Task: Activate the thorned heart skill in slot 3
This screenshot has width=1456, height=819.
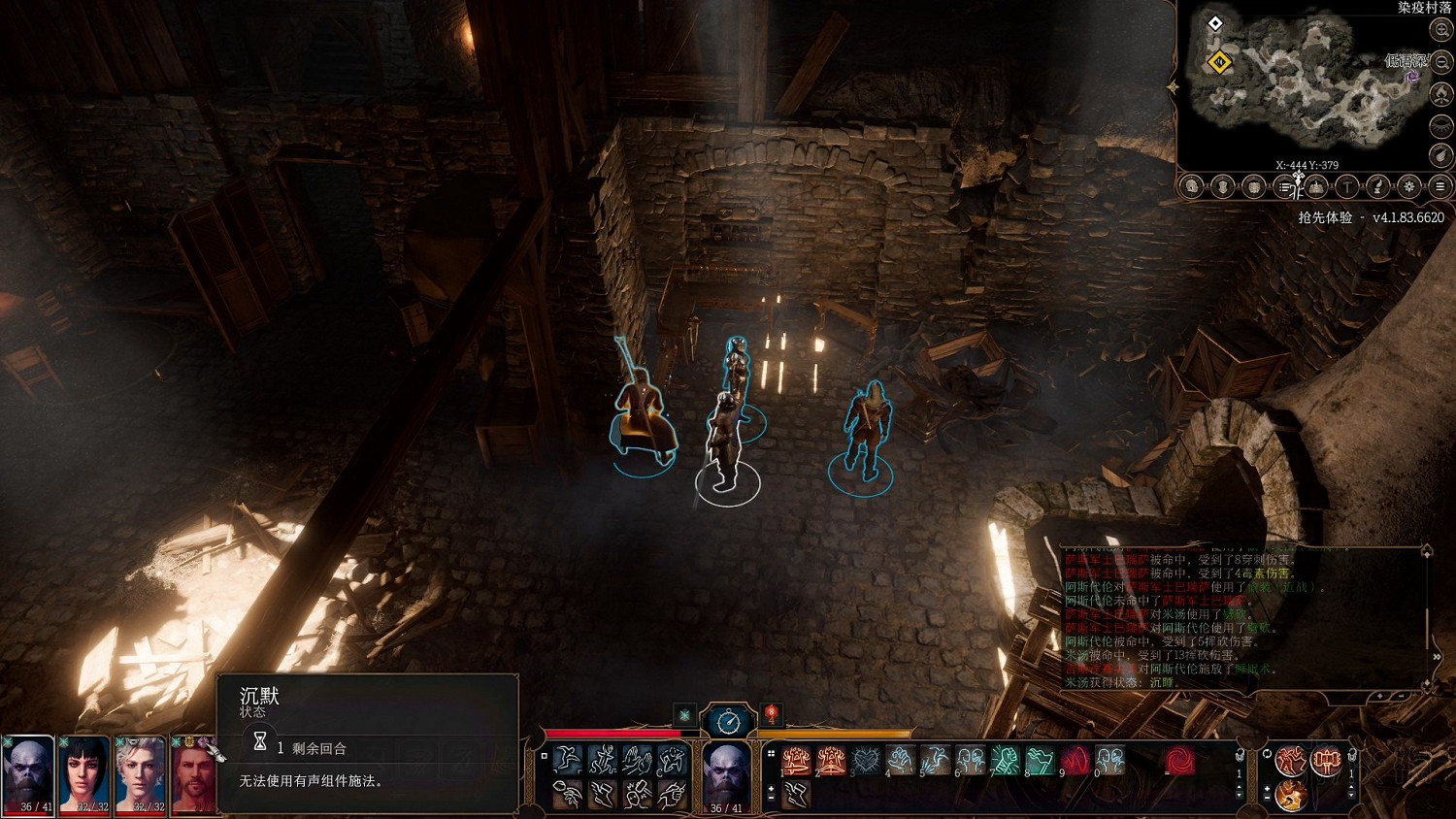Action: 866,761
